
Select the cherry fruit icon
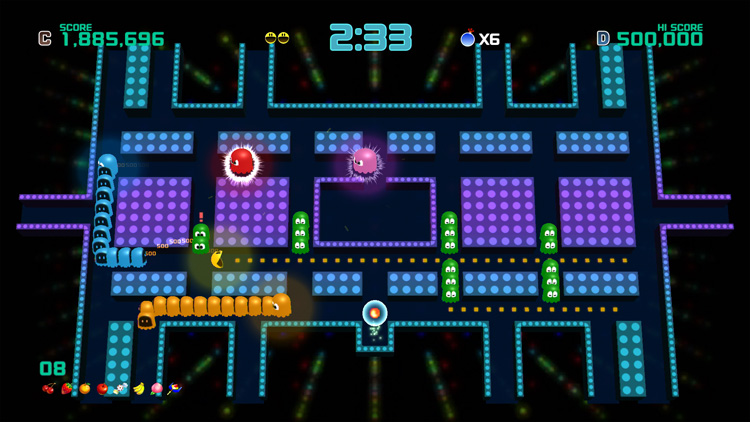[x=49, y=388]
